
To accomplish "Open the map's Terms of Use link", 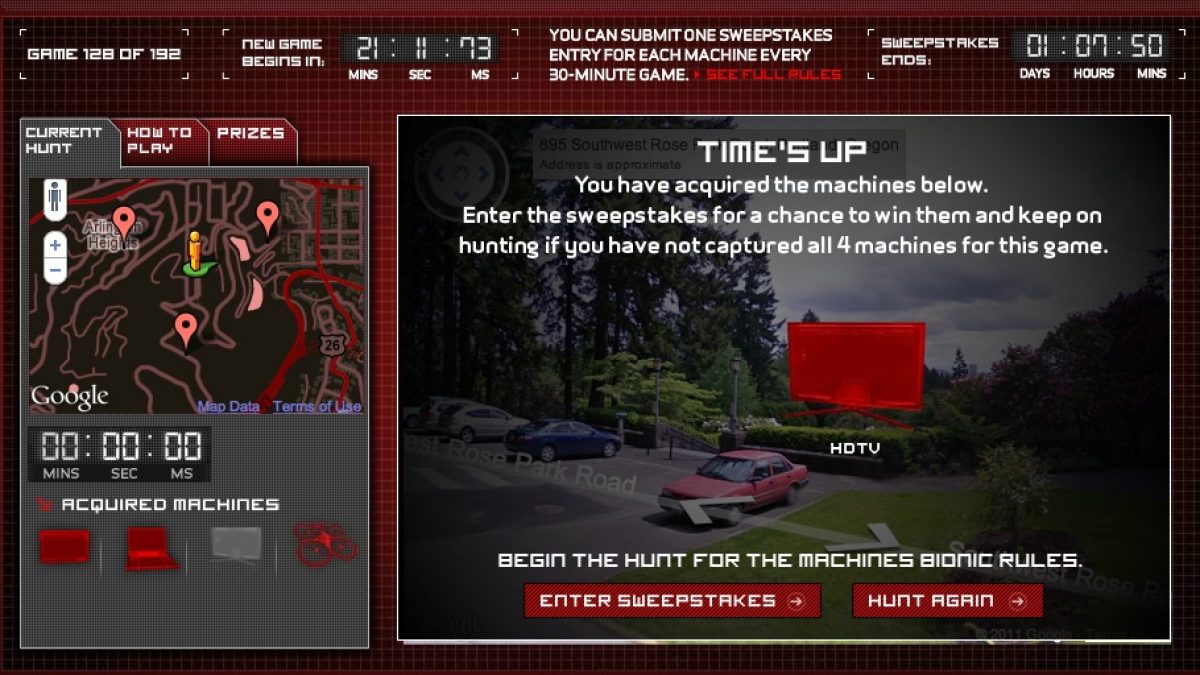I will tap(317, 406).
